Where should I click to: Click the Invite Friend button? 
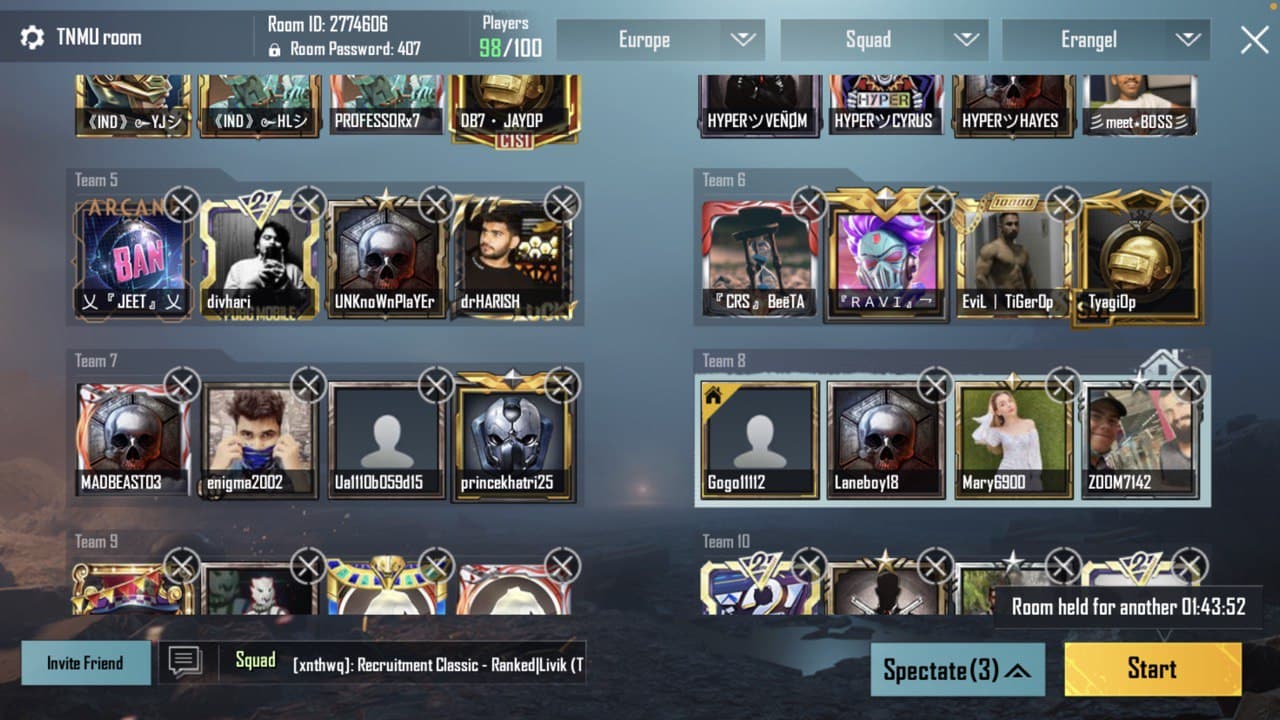tap(86, 663)
